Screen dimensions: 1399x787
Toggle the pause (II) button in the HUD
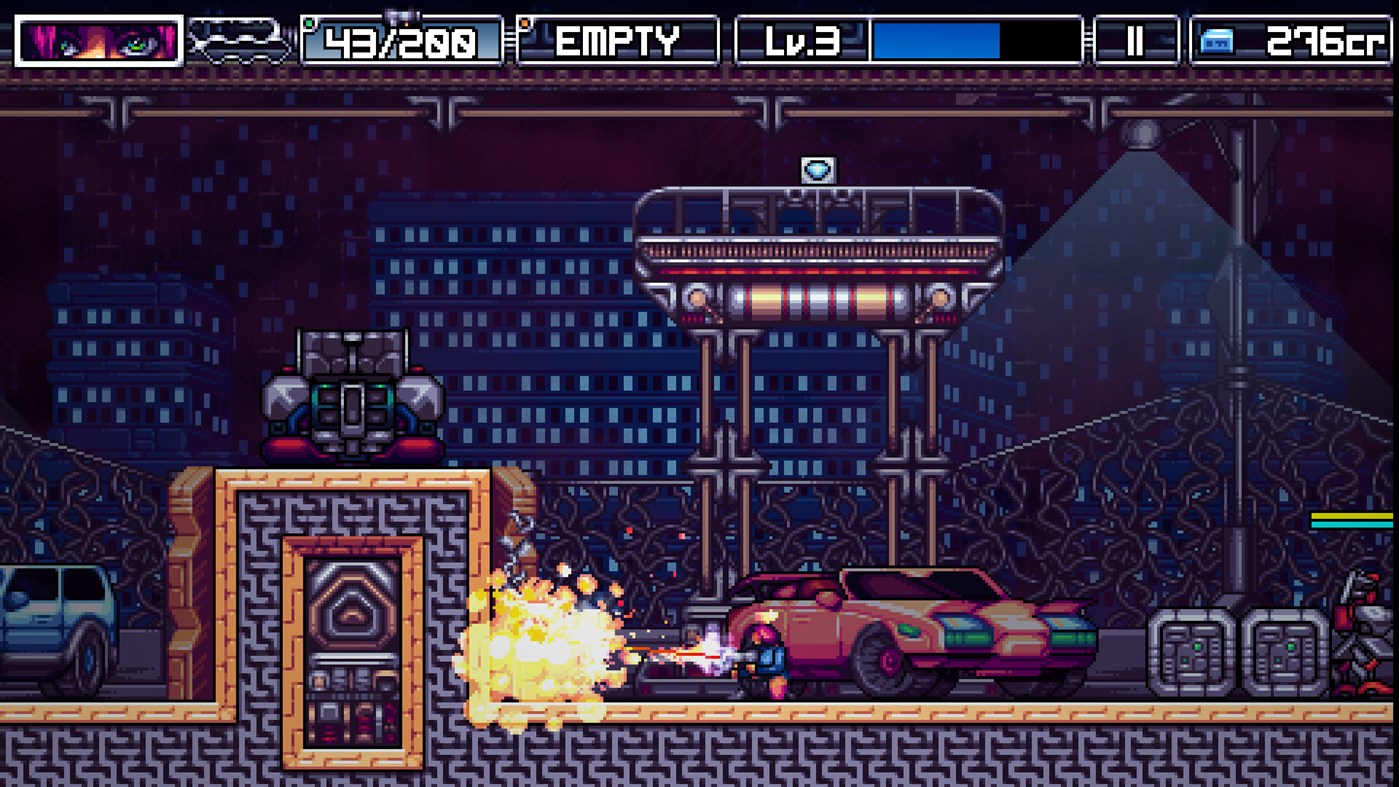click(1135, 41)
